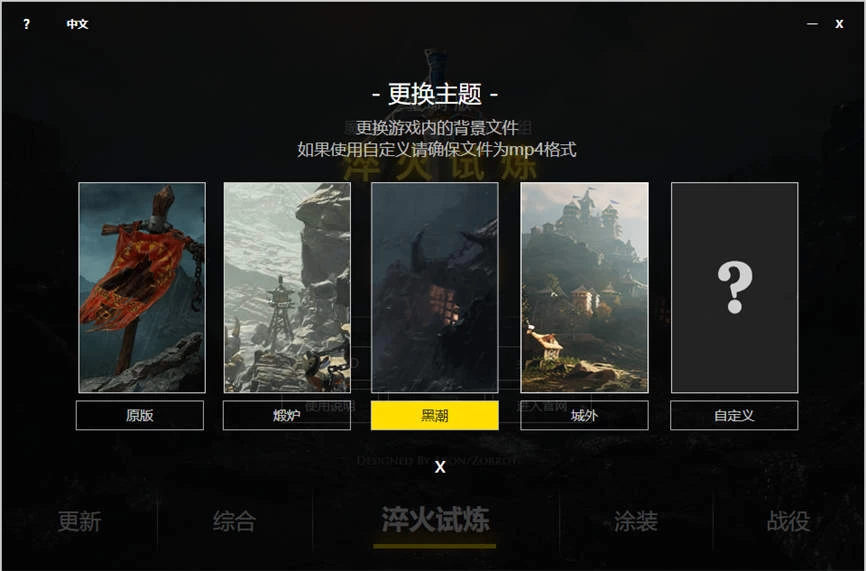This screenshot has width=866, height=571.
Task: Close the launcher window
Action: tap(839, 24)
